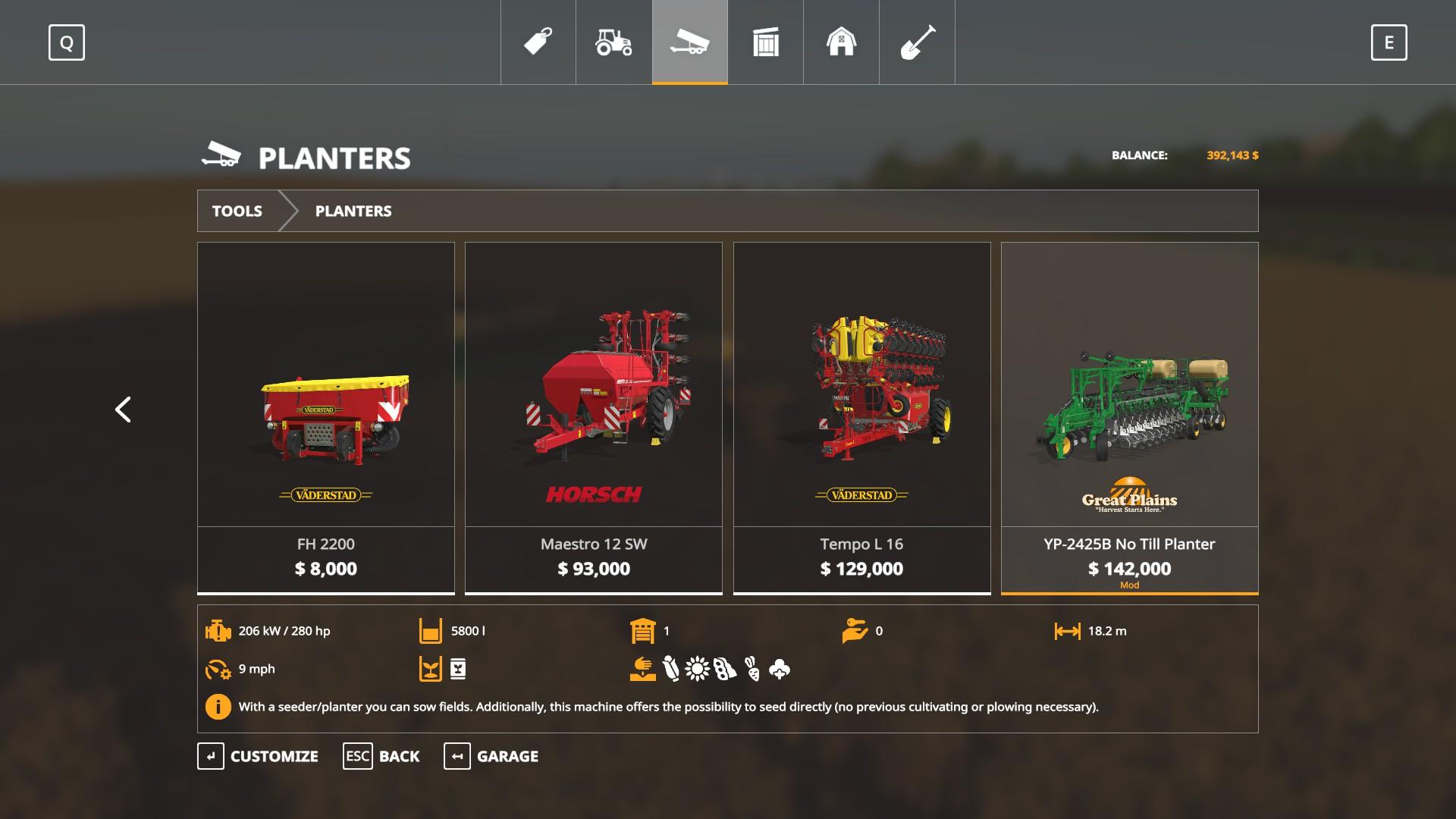Choose the Horsch Maestro 12 SW planter
Image resolution: width=1456 pixels, height=819 pixels.
tap(594, 417)
